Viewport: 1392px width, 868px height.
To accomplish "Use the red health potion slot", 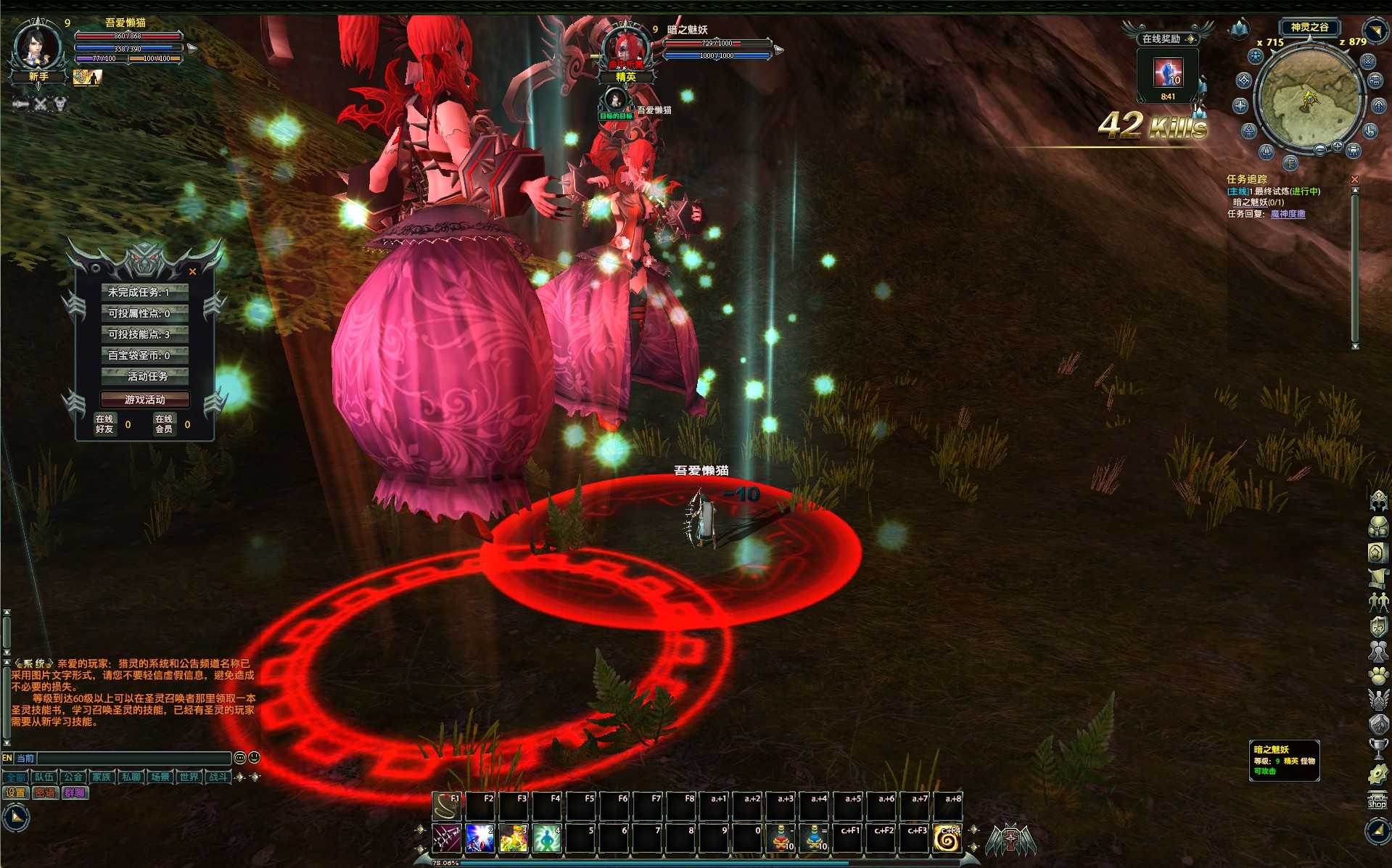I will click(781, 838).
